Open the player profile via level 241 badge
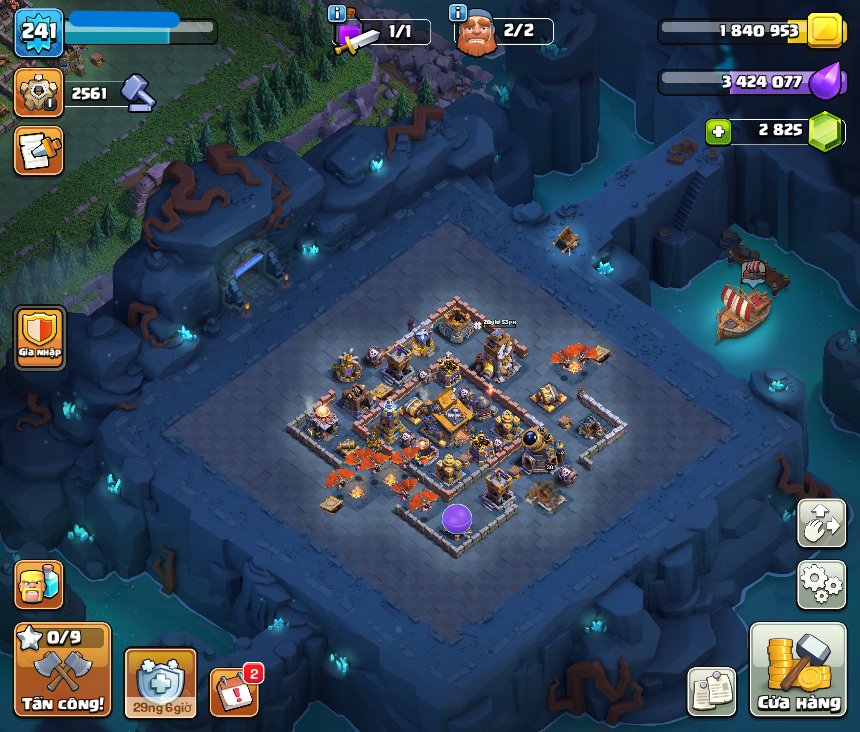The image size is (860, 732). pos(39,32)
